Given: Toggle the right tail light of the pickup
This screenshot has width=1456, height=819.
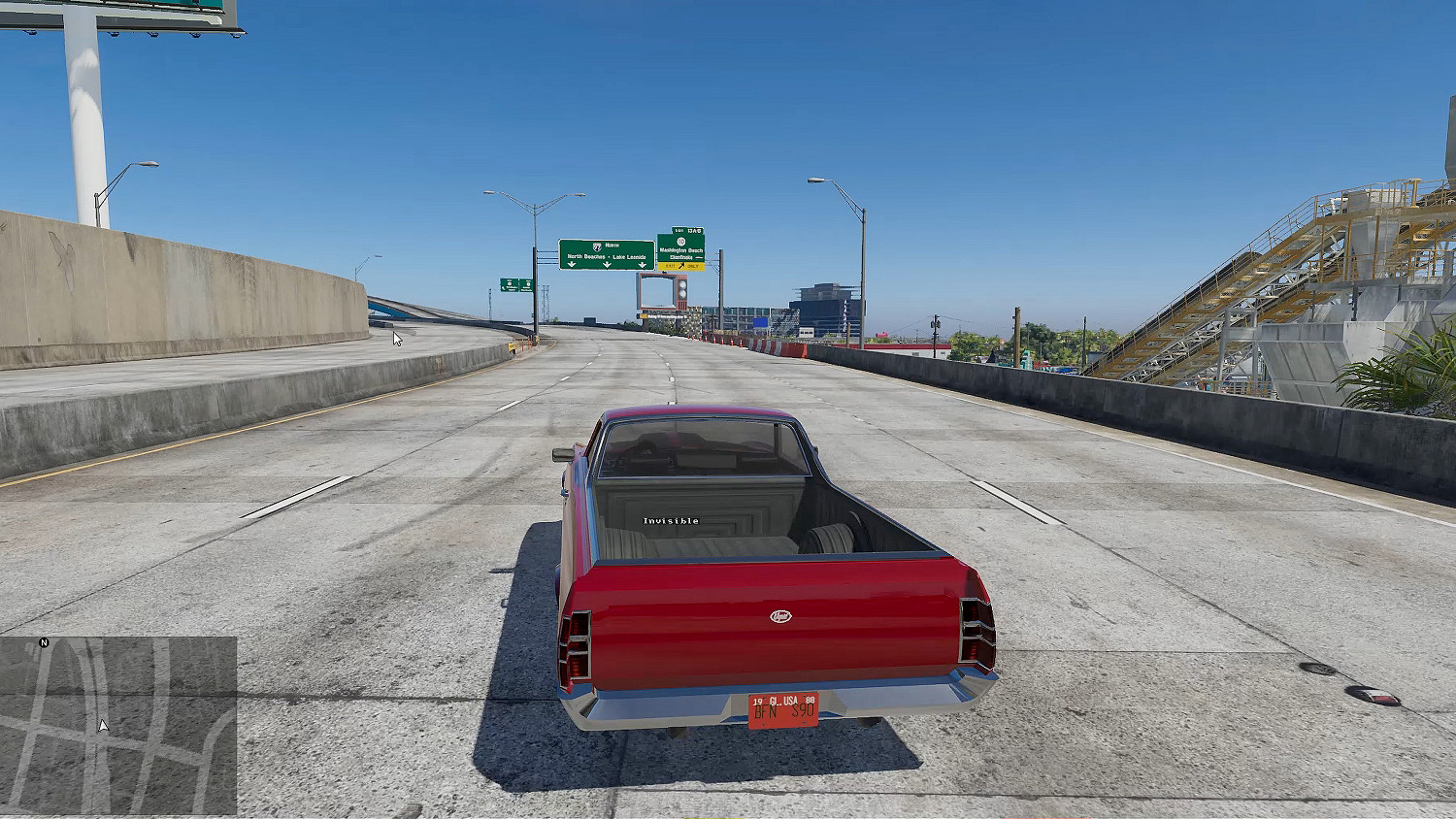Looking at the screenshot, I should click(x=976, y=631).
